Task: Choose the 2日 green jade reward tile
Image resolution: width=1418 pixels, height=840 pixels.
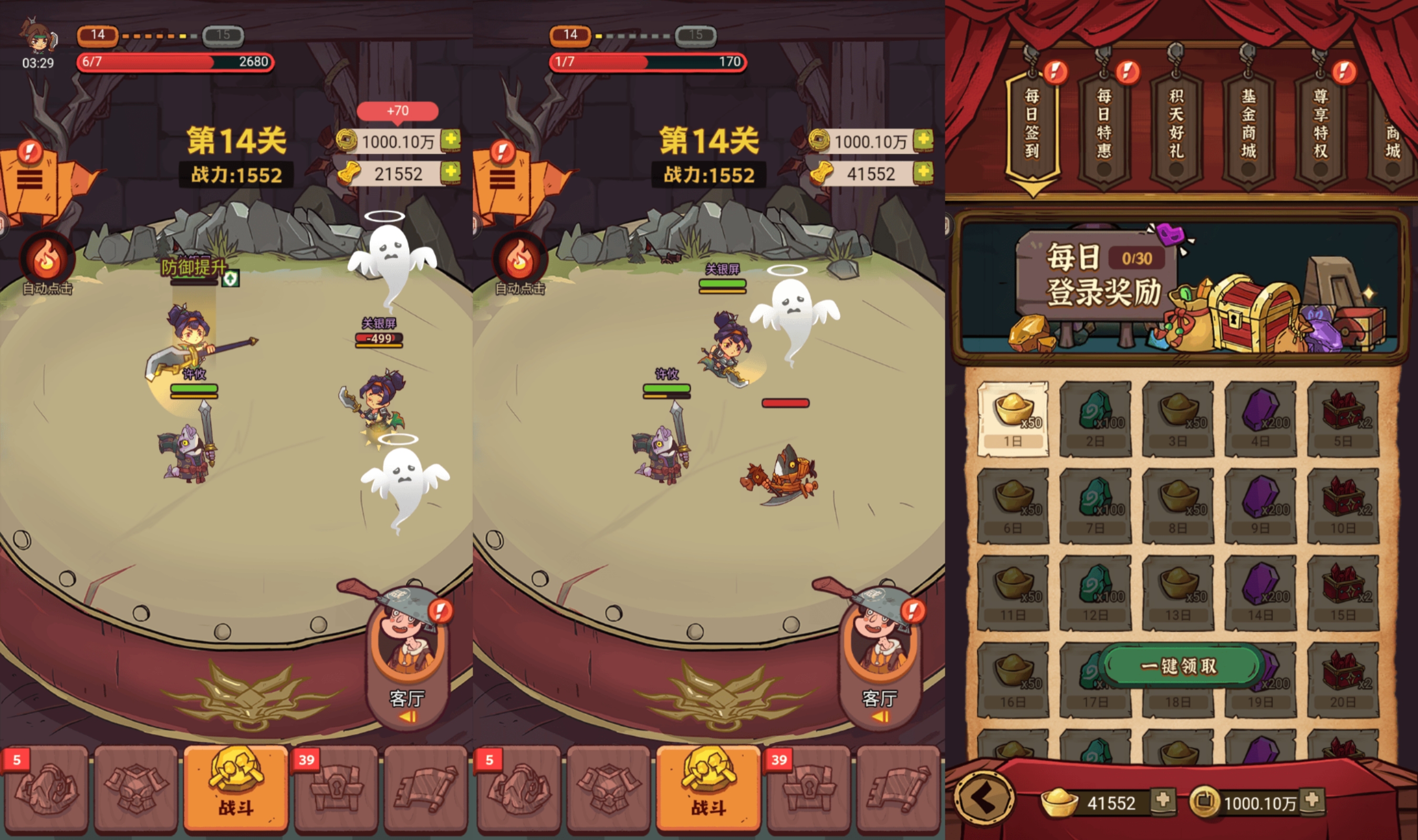Action: pyautogui.click(x=1096, y=419)
